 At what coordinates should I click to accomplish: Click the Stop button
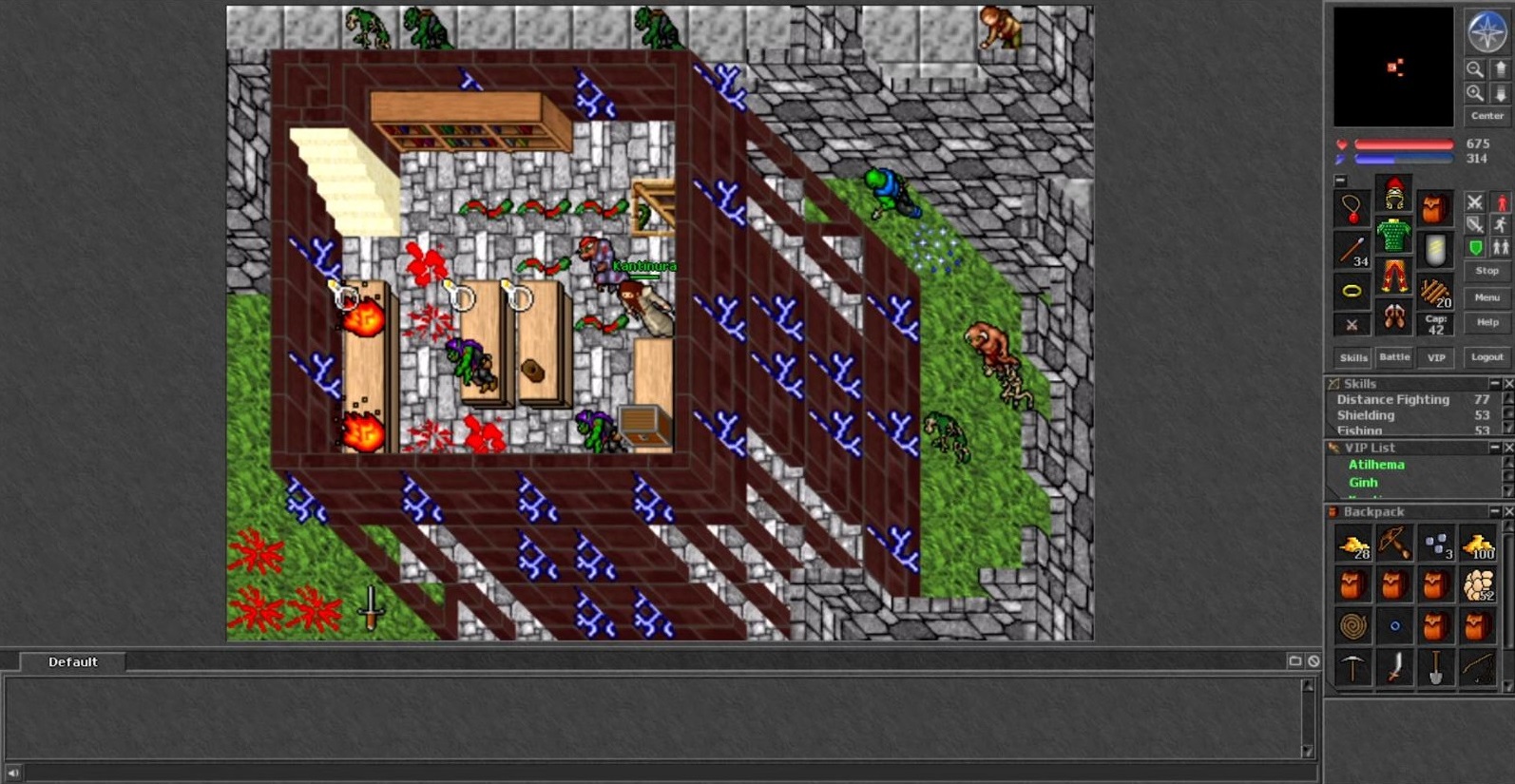coord(1486,271)
